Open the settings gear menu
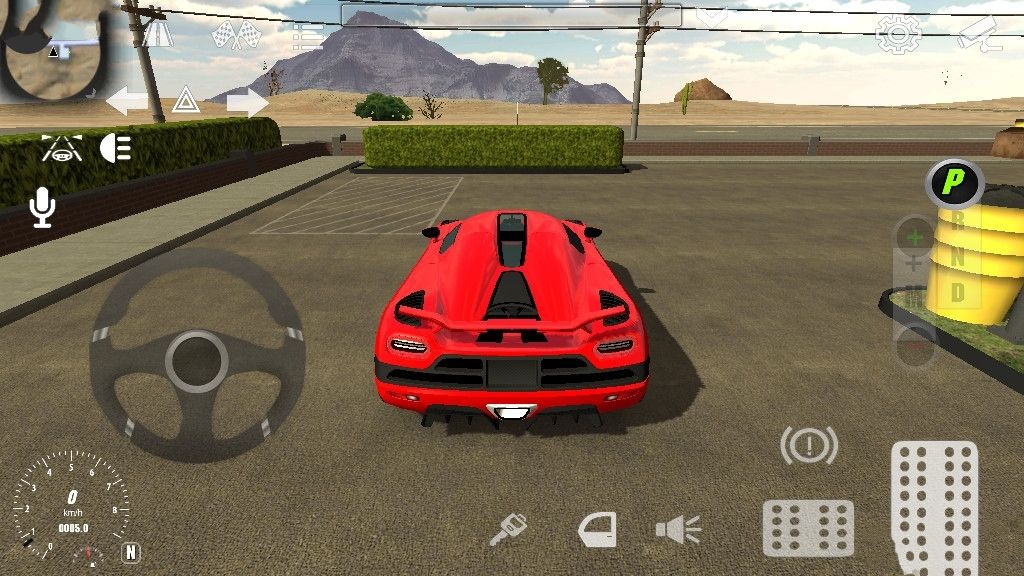Image resolution: width=1024 pixels, height=576 pixels. point(898,34)
